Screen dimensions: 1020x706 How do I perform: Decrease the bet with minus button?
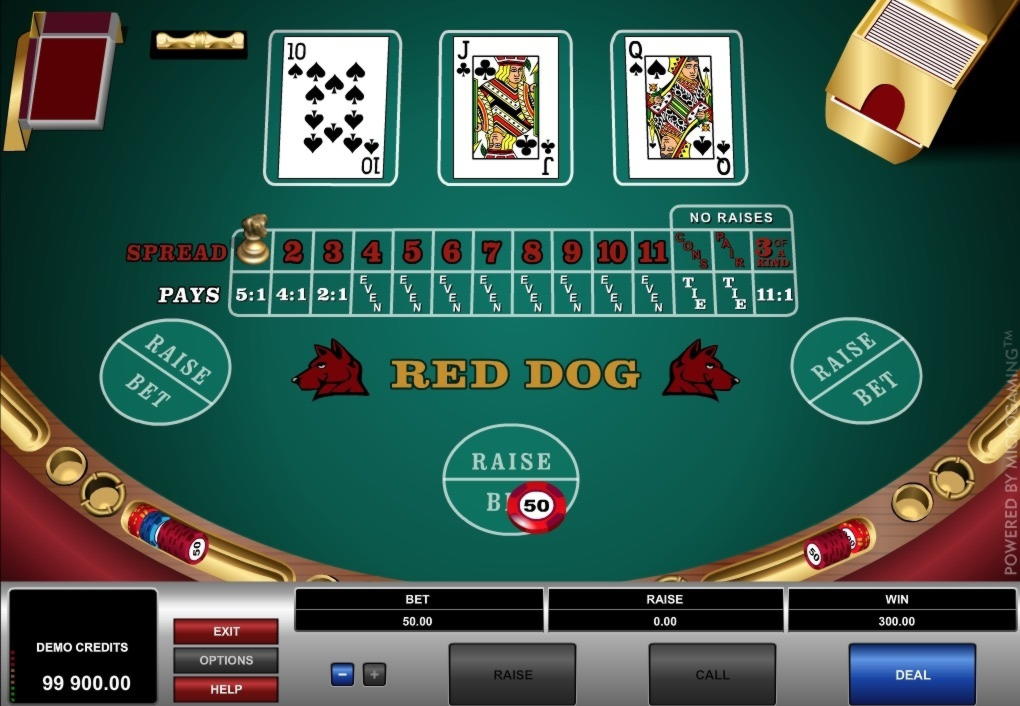[x=342, y=674]
